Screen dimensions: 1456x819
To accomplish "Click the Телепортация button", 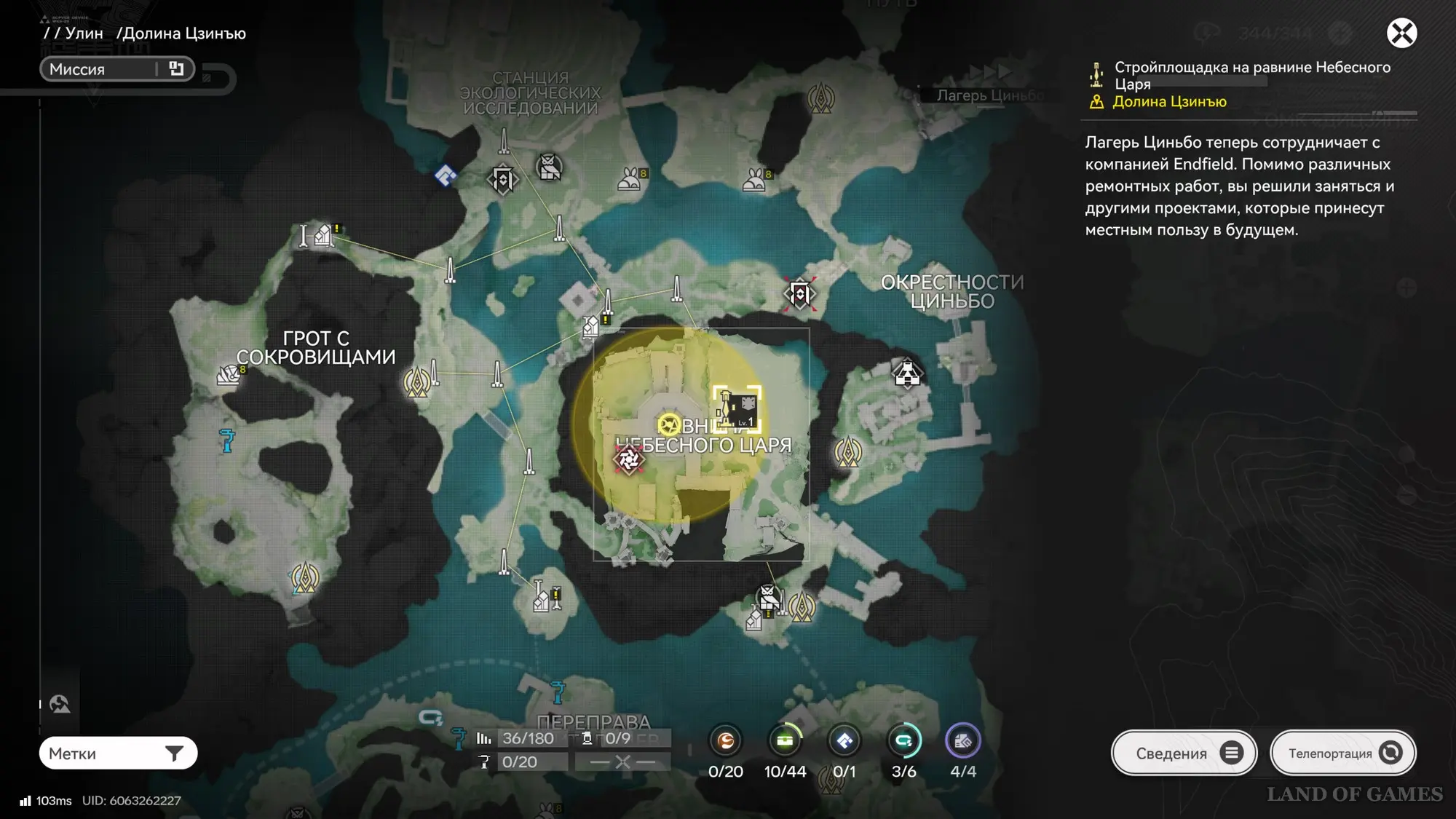I will [x=1342, y=753].
